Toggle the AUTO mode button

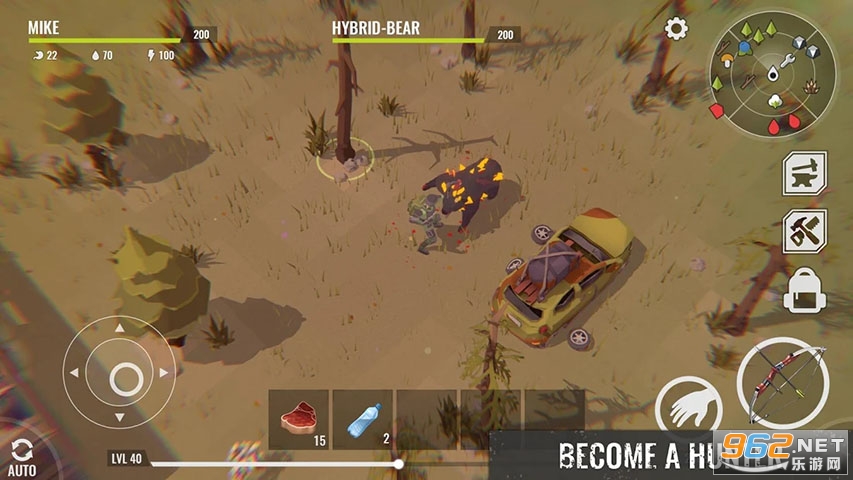(21, 456)
